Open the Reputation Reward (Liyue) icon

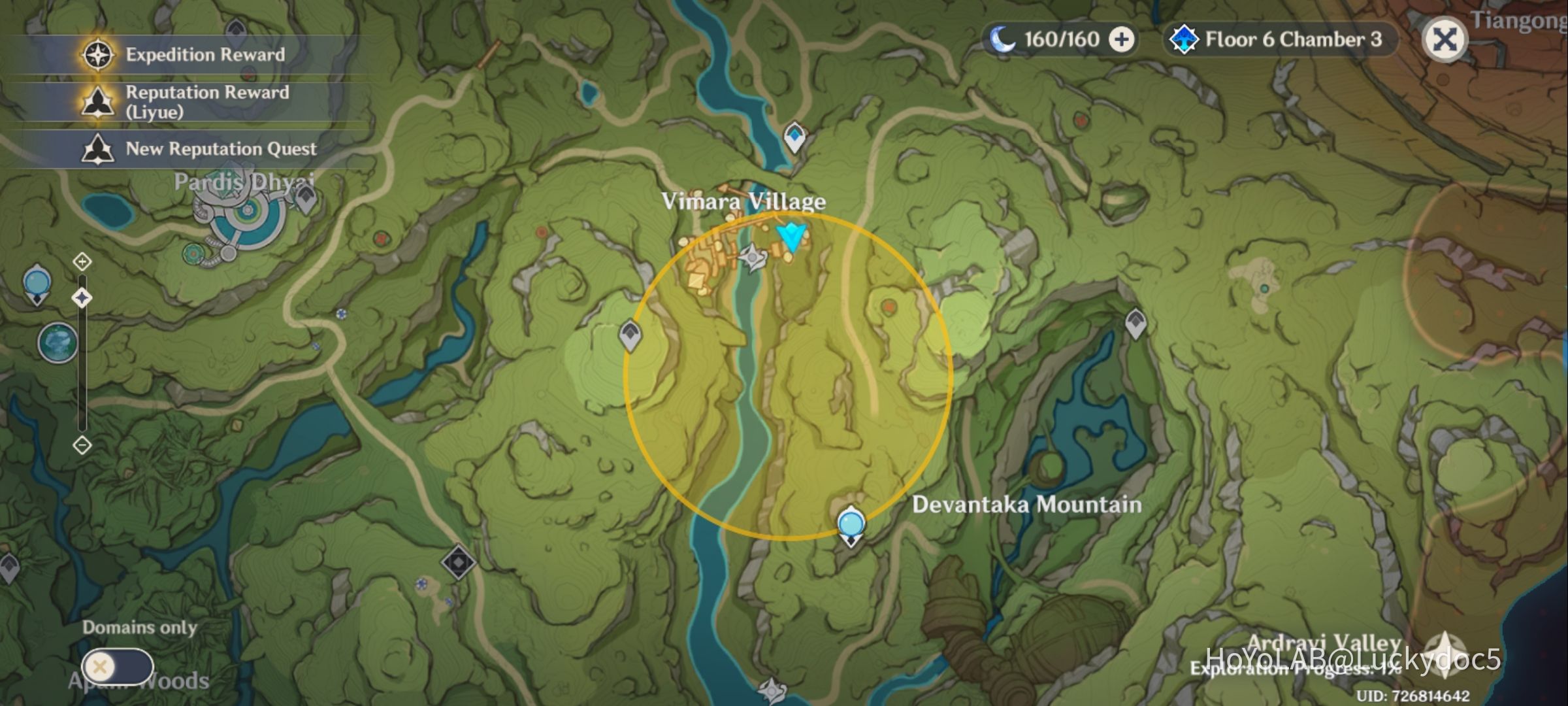coord(97,101)
